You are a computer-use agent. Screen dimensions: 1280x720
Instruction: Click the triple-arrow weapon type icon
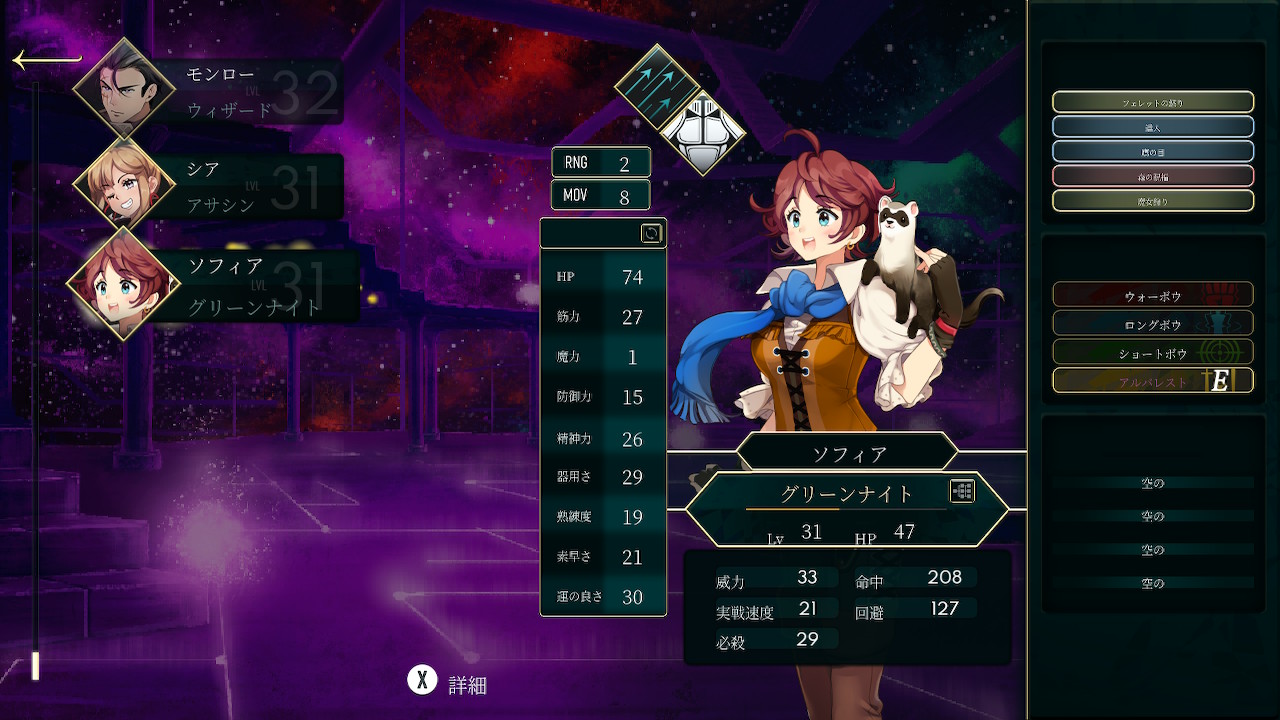pyautogui.click(x=656, y=84)
